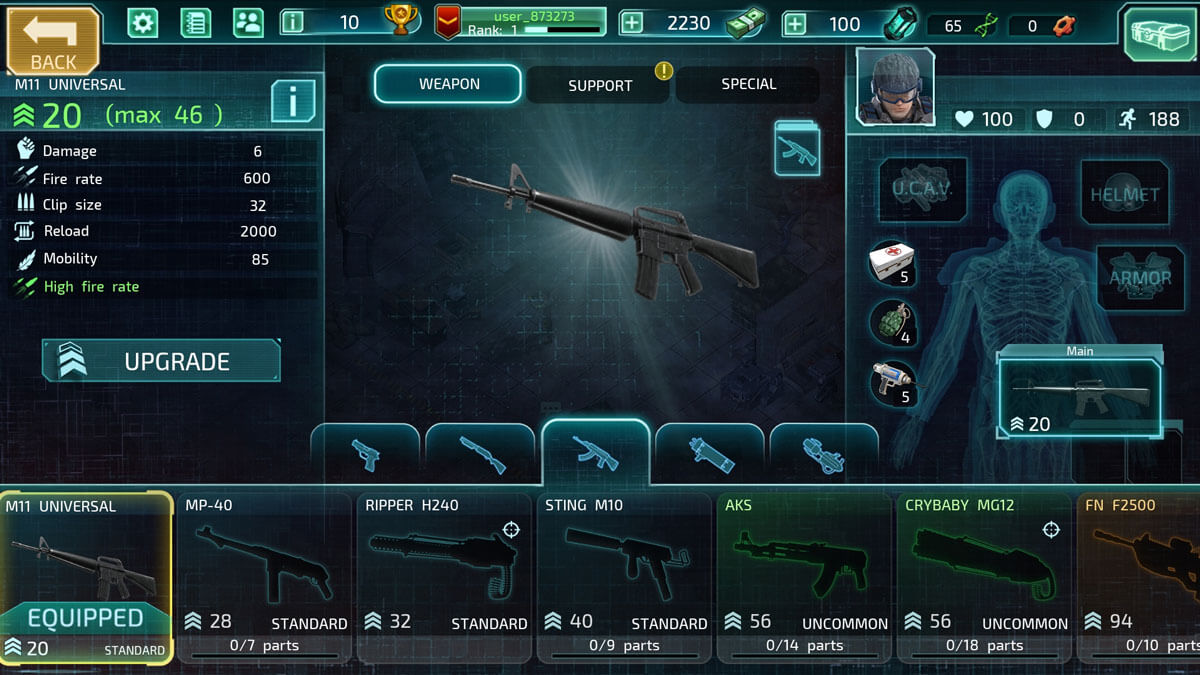1200x675 pixels.
Task: Select the AKS uncommon weapon card
Action: (x=805, y=577)
